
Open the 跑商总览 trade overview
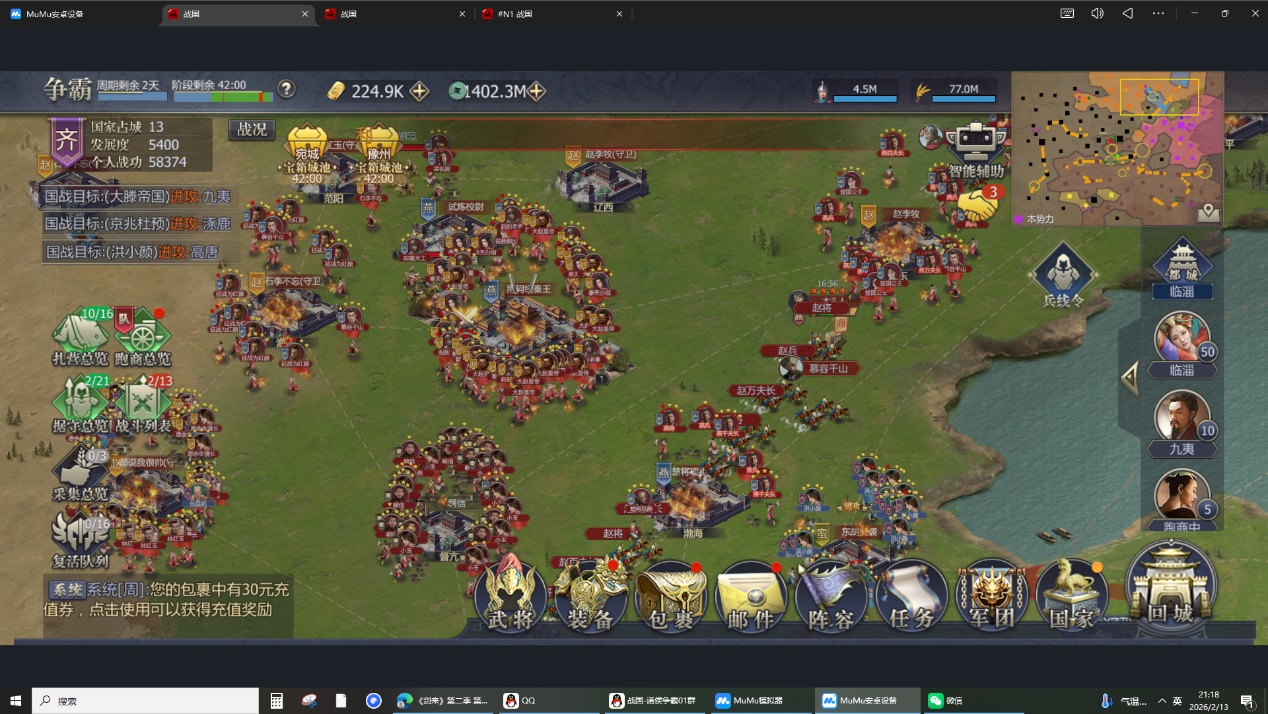(x=142, y=337)
